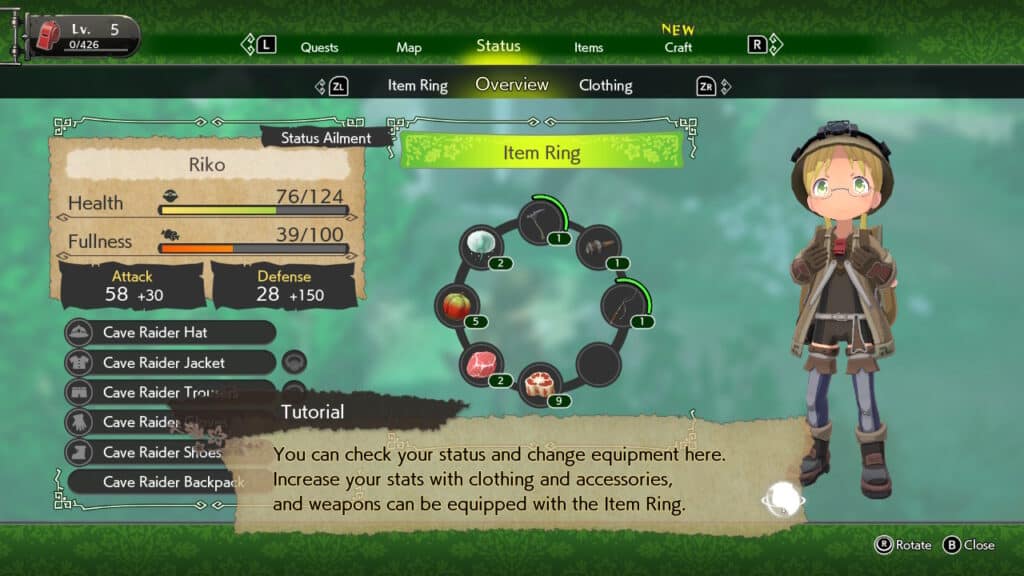Click the Item Ring green header
This screenshot has height=576, width=1024.
541,153
